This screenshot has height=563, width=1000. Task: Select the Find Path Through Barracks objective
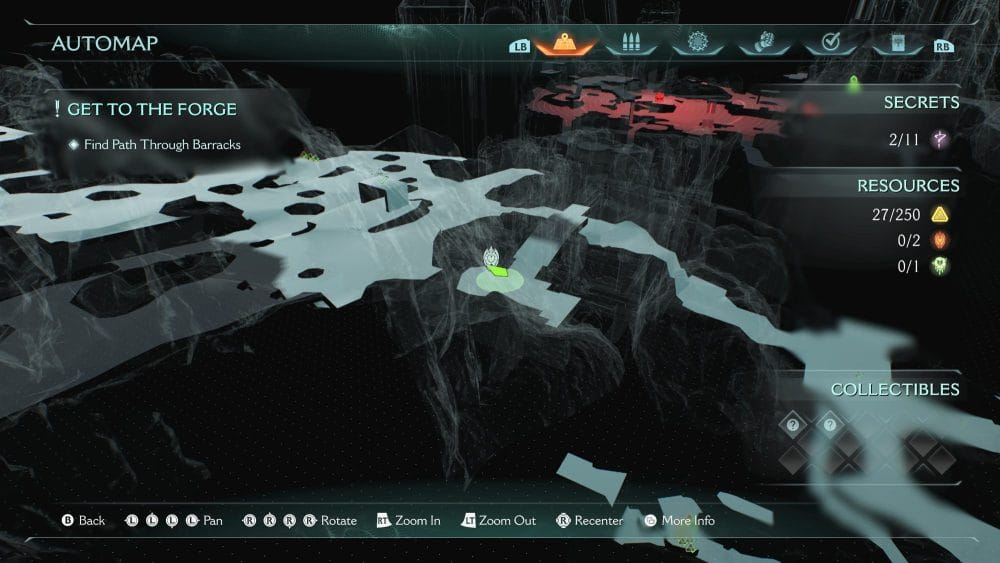(x=162, y=145)
